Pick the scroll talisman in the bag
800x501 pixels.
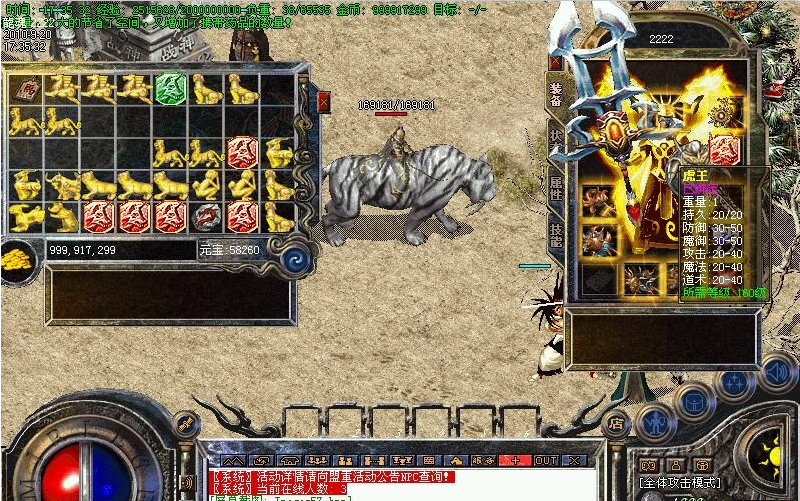tap(23, 89)
